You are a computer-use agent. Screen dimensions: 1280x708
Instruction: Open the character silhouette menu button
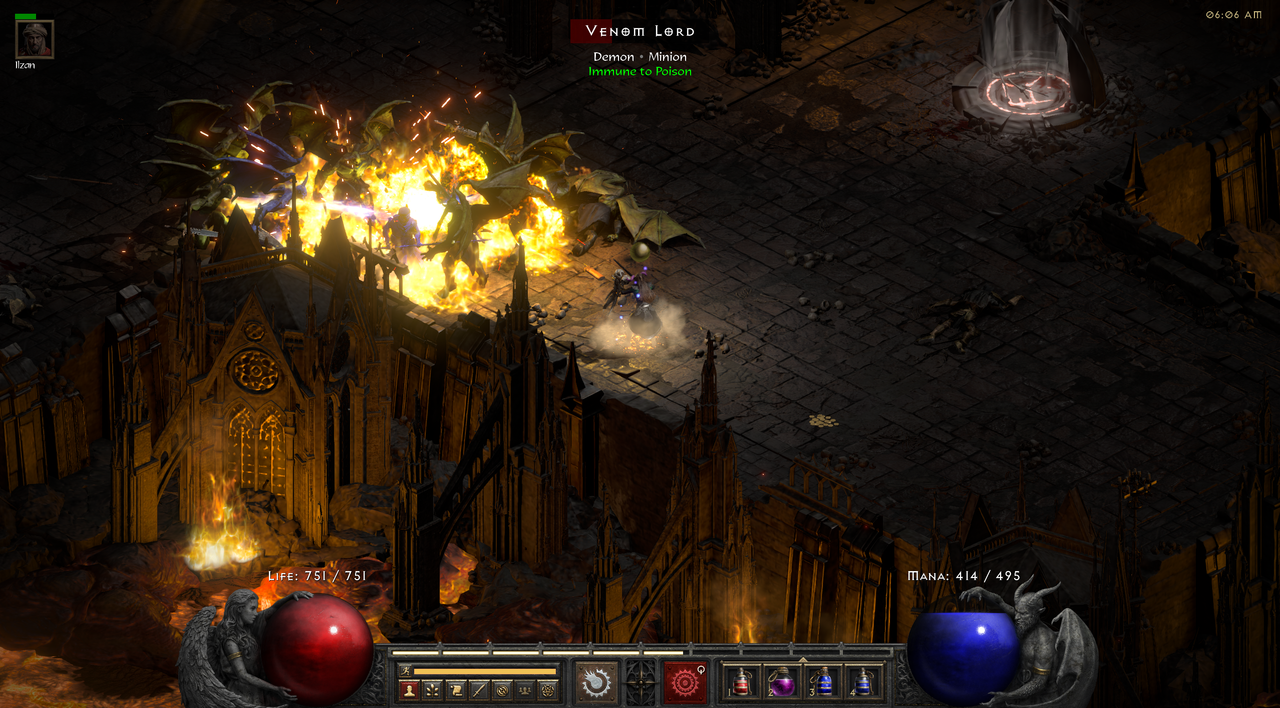click(409, 690)
